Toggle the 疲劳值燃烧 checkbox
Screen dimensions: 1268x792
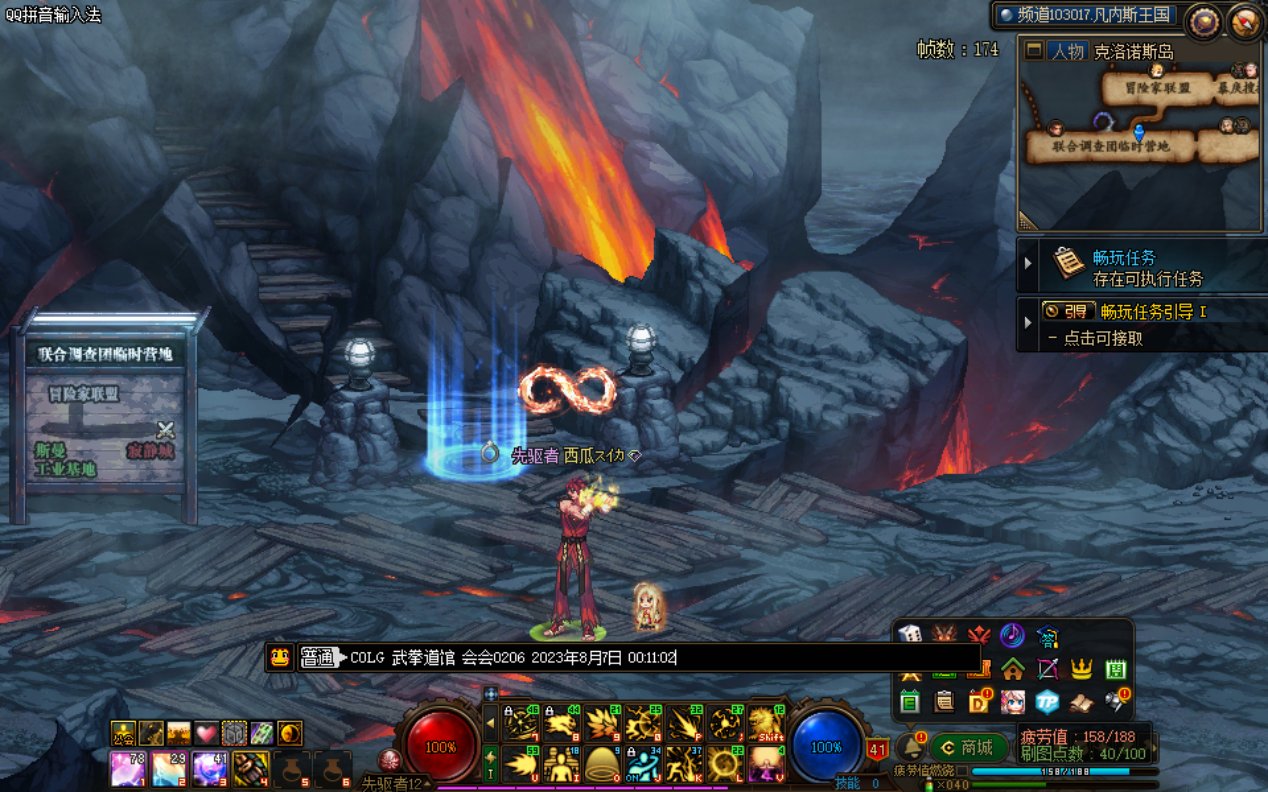[961, 771]
